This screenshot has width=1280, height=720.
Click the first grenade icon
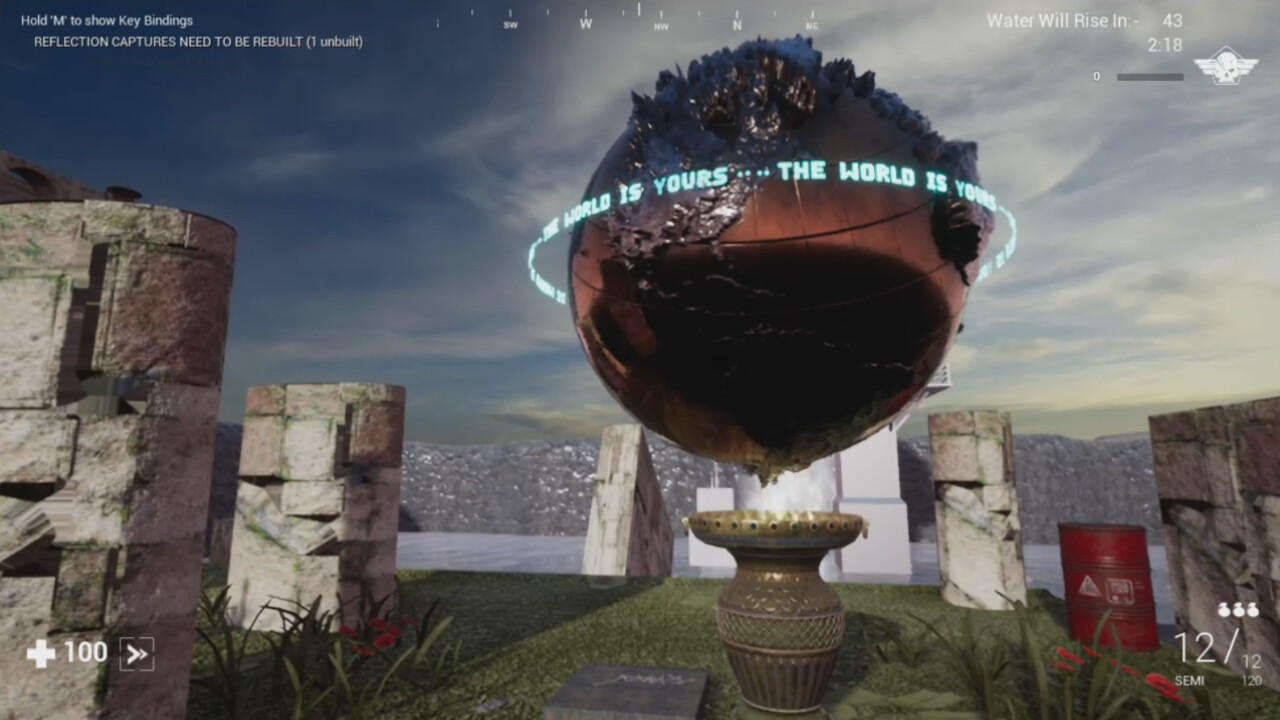pyautogui.click(x=1222, y=608)
